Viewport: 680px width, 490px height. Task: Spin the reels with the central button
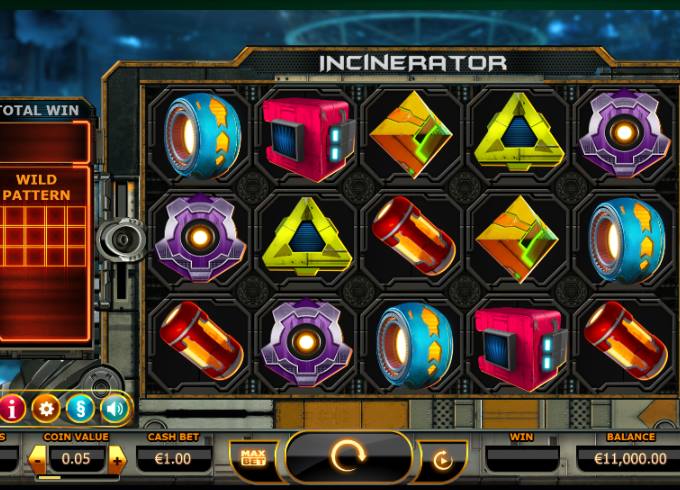[x=348, y=458]
